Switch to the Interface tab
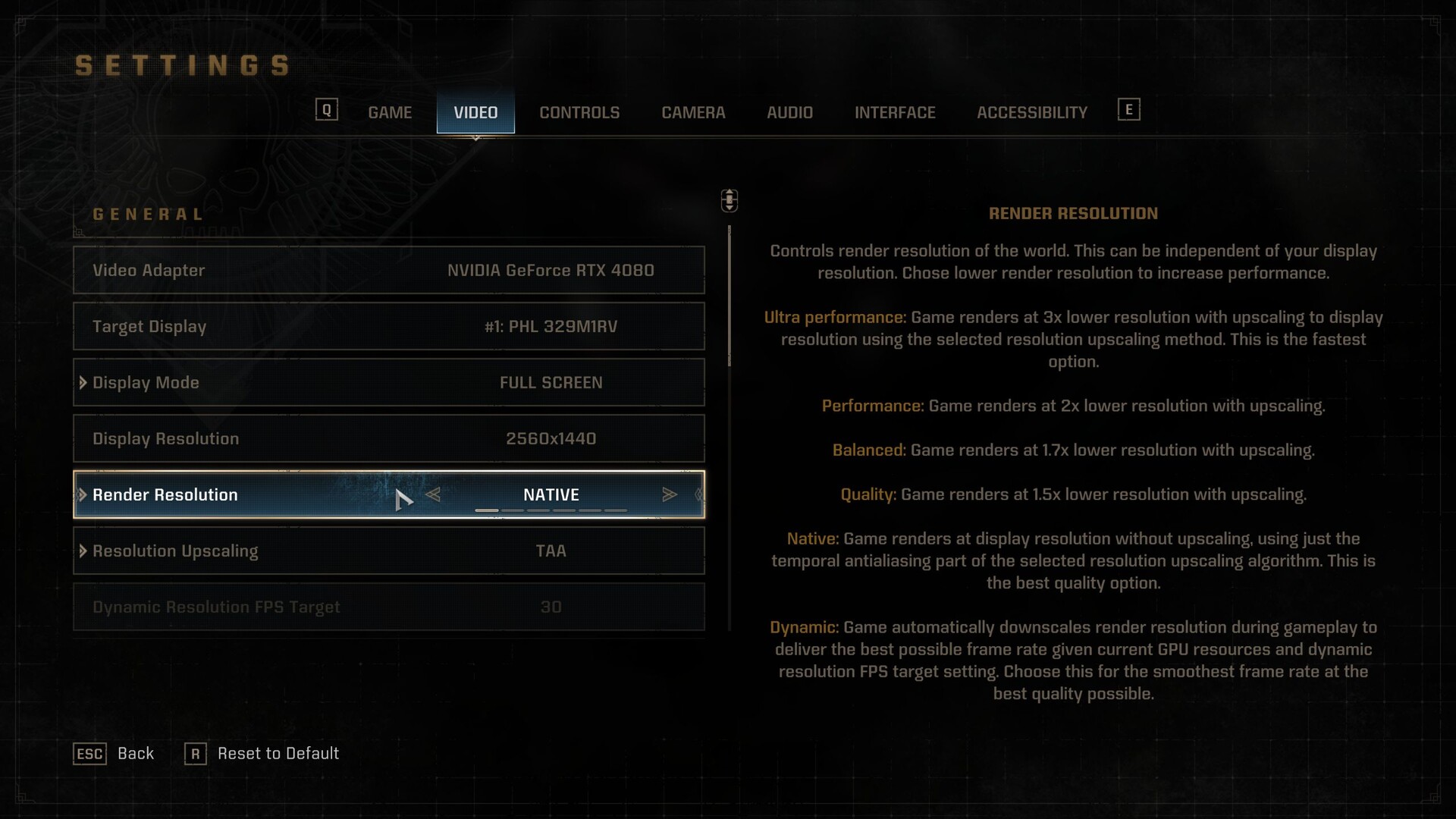This screenshot has height=819, width=1456. click(x=895, y=112)
